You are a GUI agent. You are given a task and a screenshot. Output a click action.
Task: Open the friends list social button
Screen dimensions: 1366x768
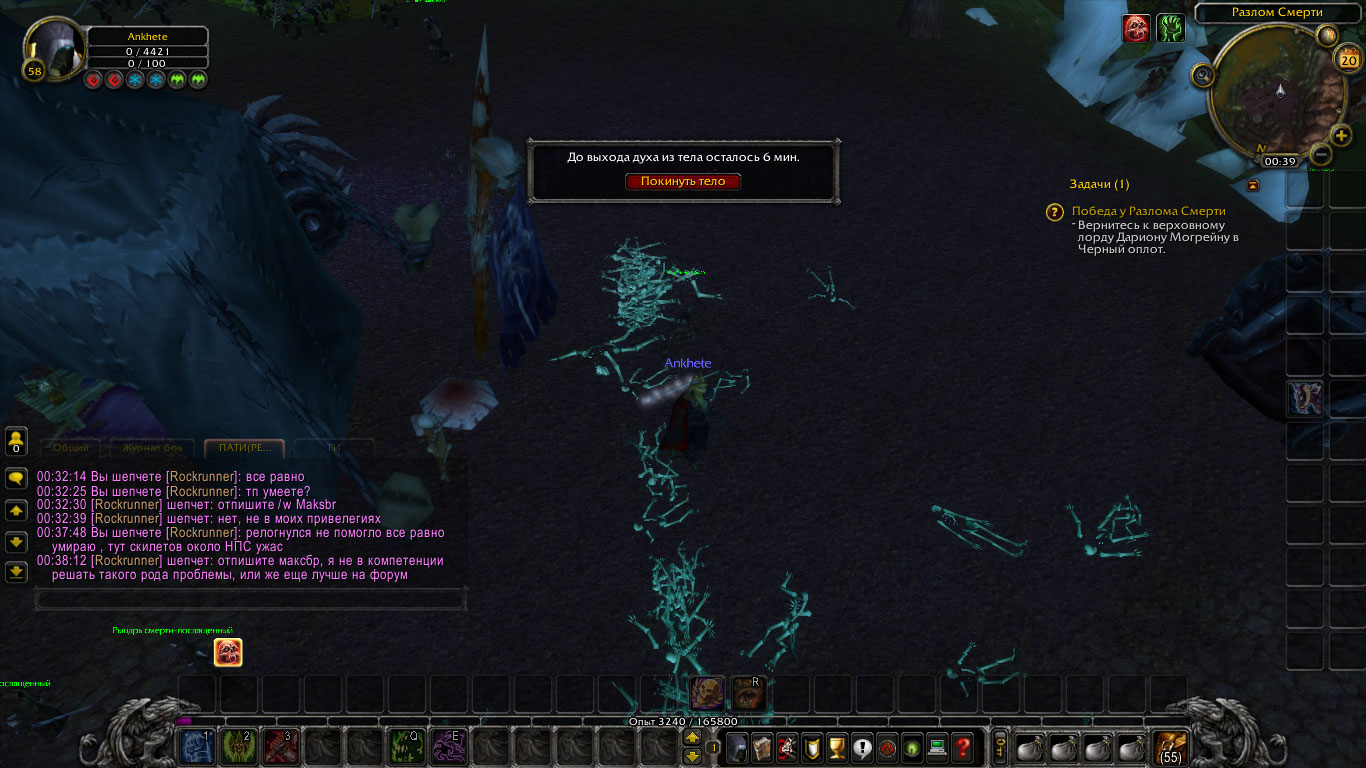16,441
